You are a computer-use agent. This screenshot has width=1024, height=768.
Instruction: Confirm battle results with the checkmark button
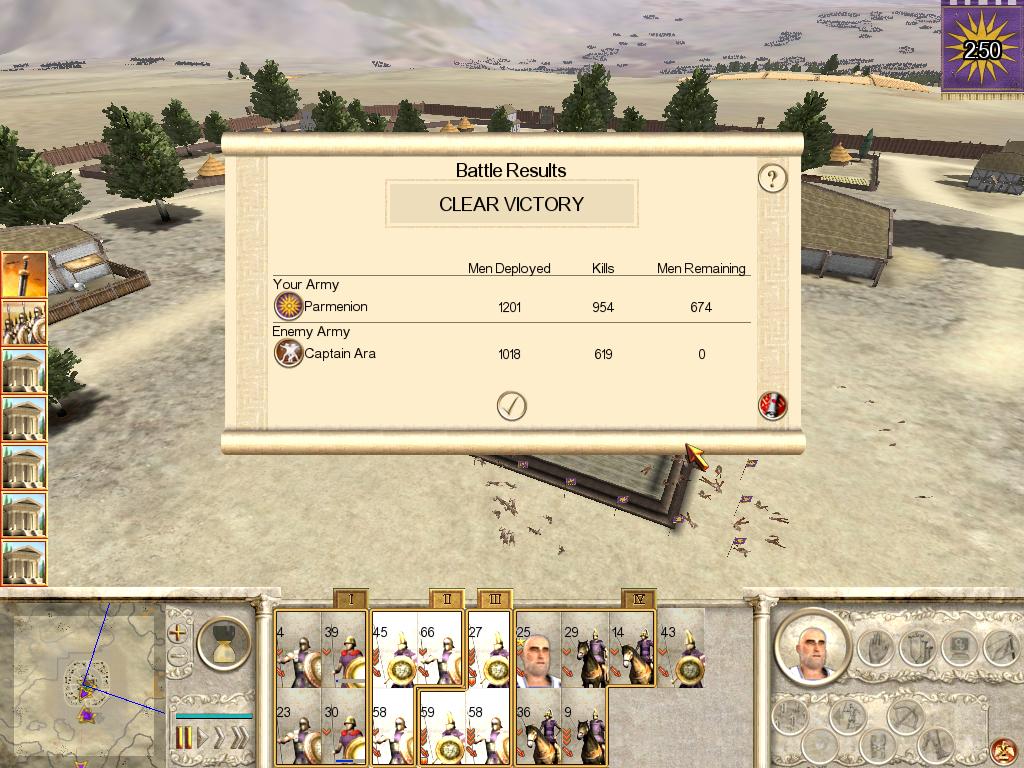pyautogui.click(x=512, y=405)
